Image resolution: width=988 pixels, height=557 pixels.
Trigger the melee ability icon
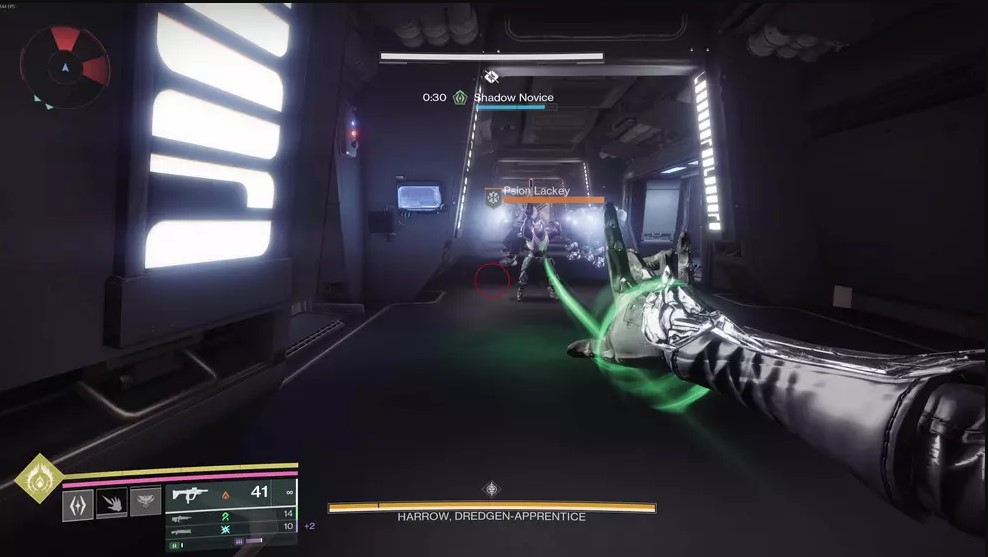112,503
